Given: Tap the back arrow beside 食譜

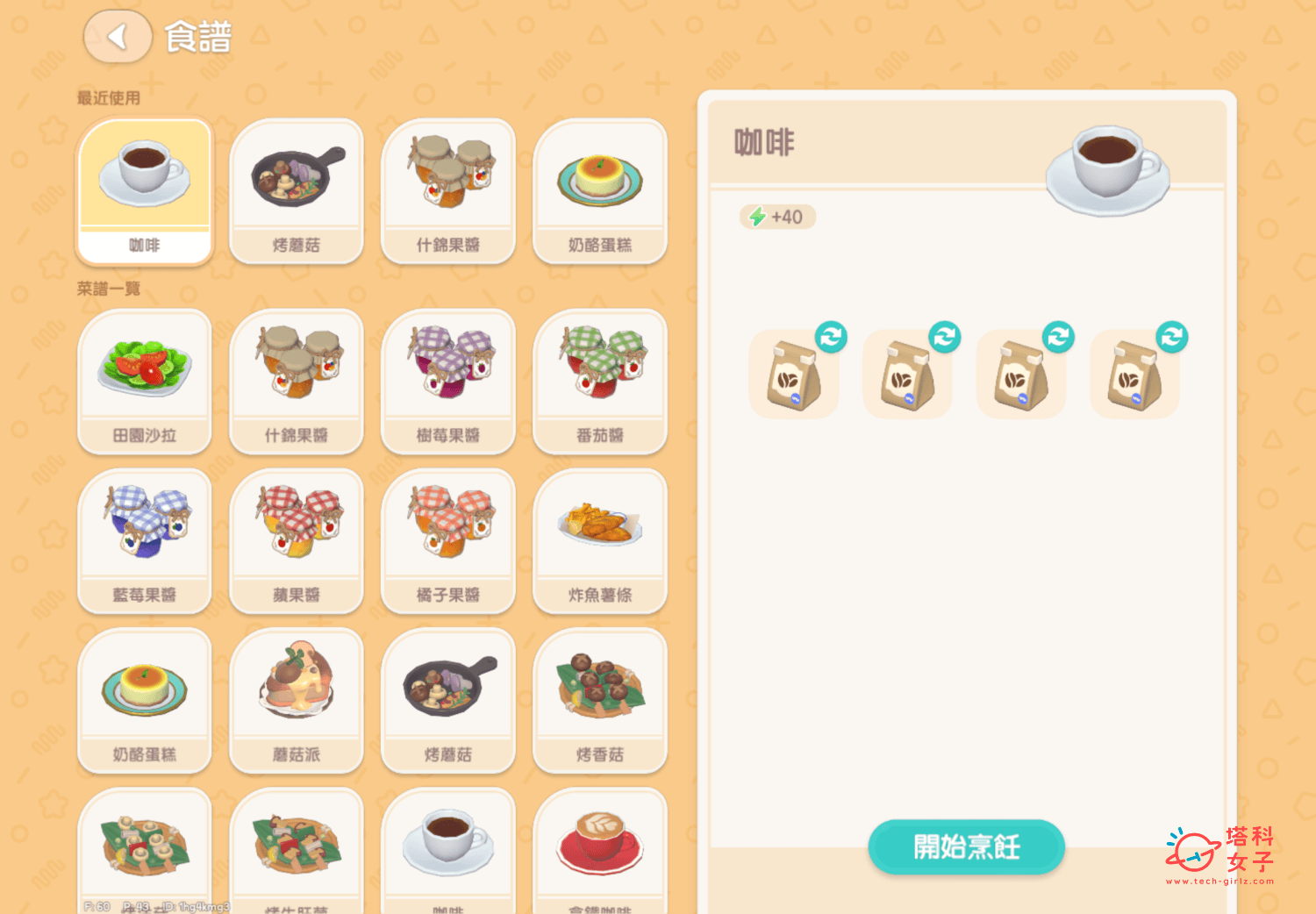Looking at the screenshot, I should (x=118, y=38).
